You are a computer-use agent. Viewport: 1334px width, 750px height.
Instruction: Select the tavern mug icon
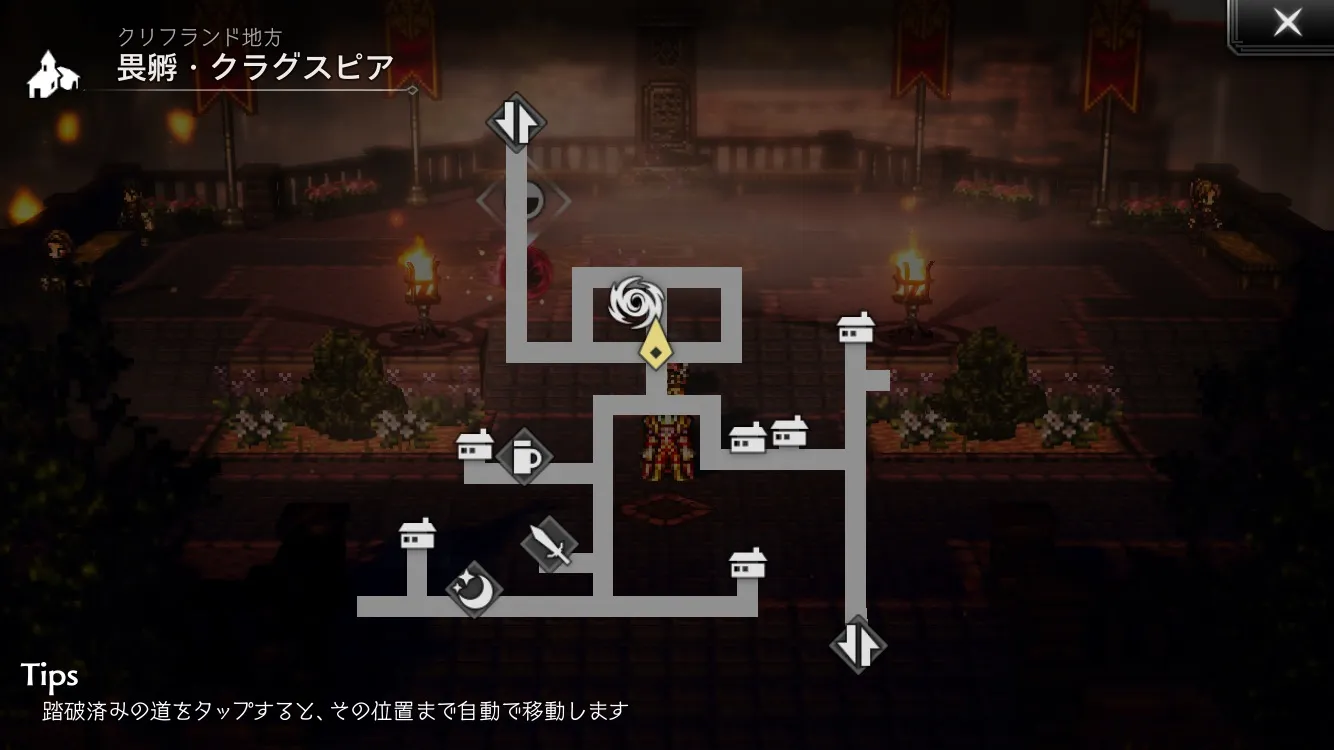point(524,458)
